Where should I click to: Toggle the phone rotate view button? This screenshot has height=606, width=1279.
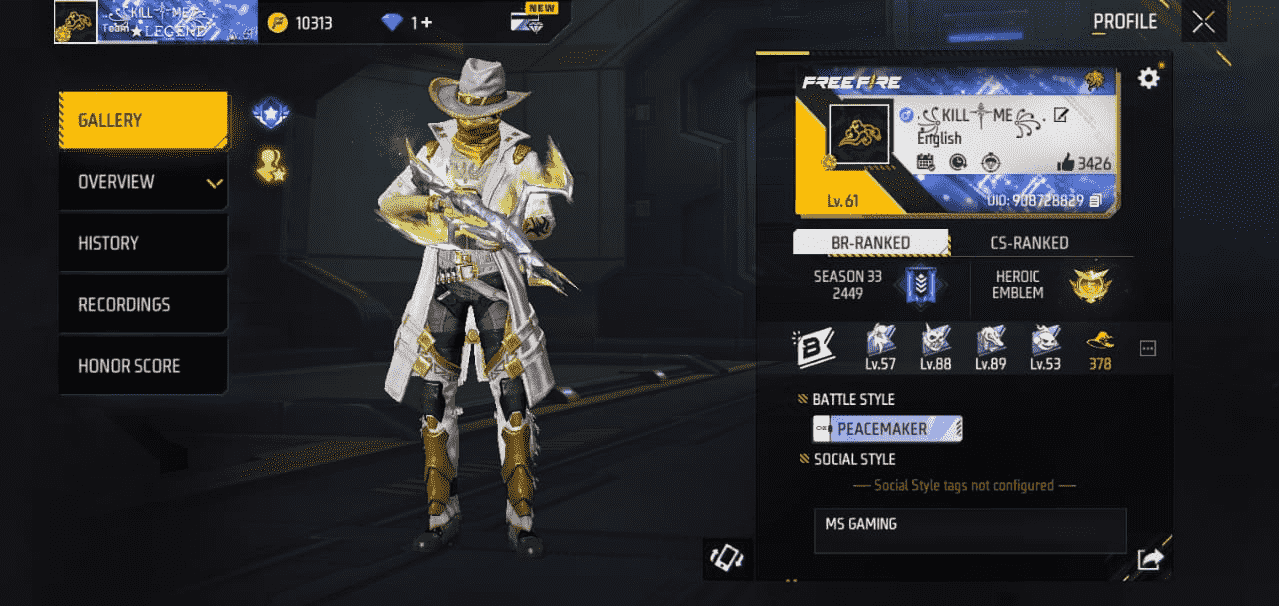(727, 557)
